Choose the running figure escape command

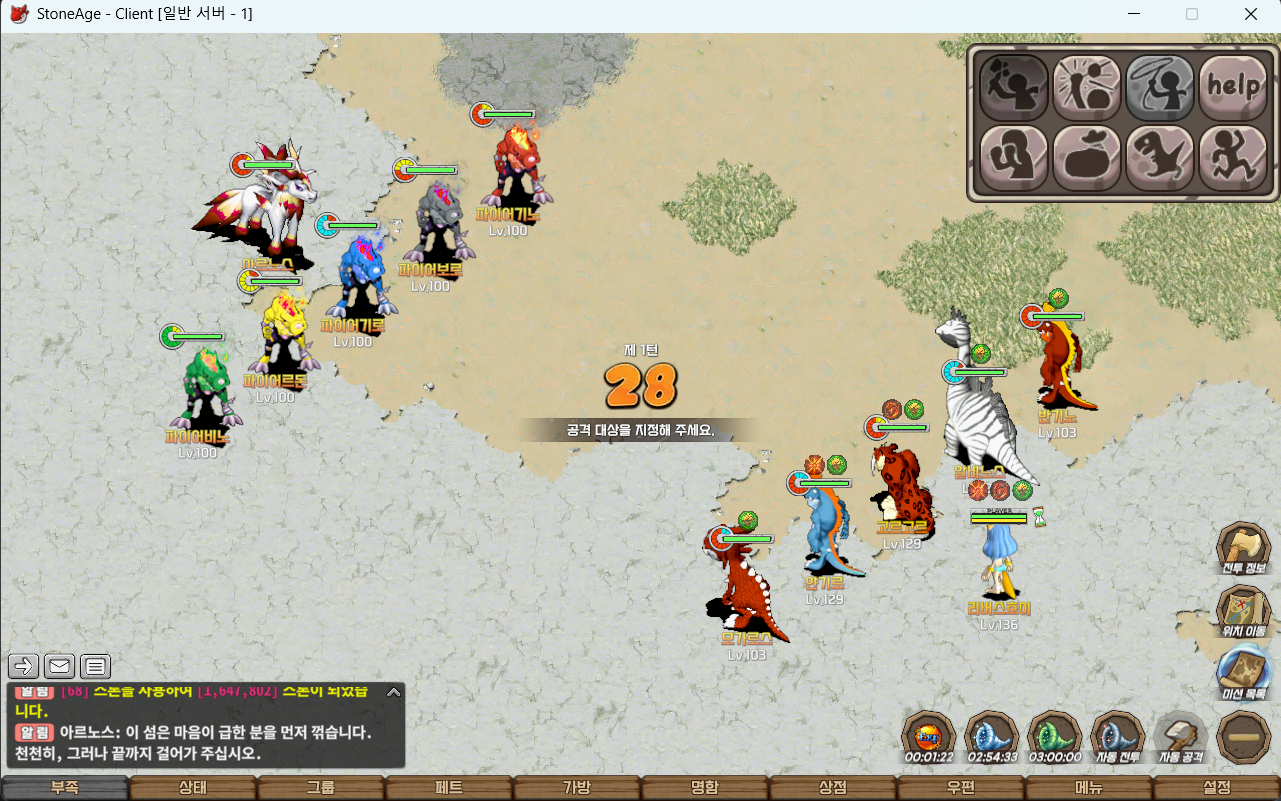click(x=1232, y=158)
